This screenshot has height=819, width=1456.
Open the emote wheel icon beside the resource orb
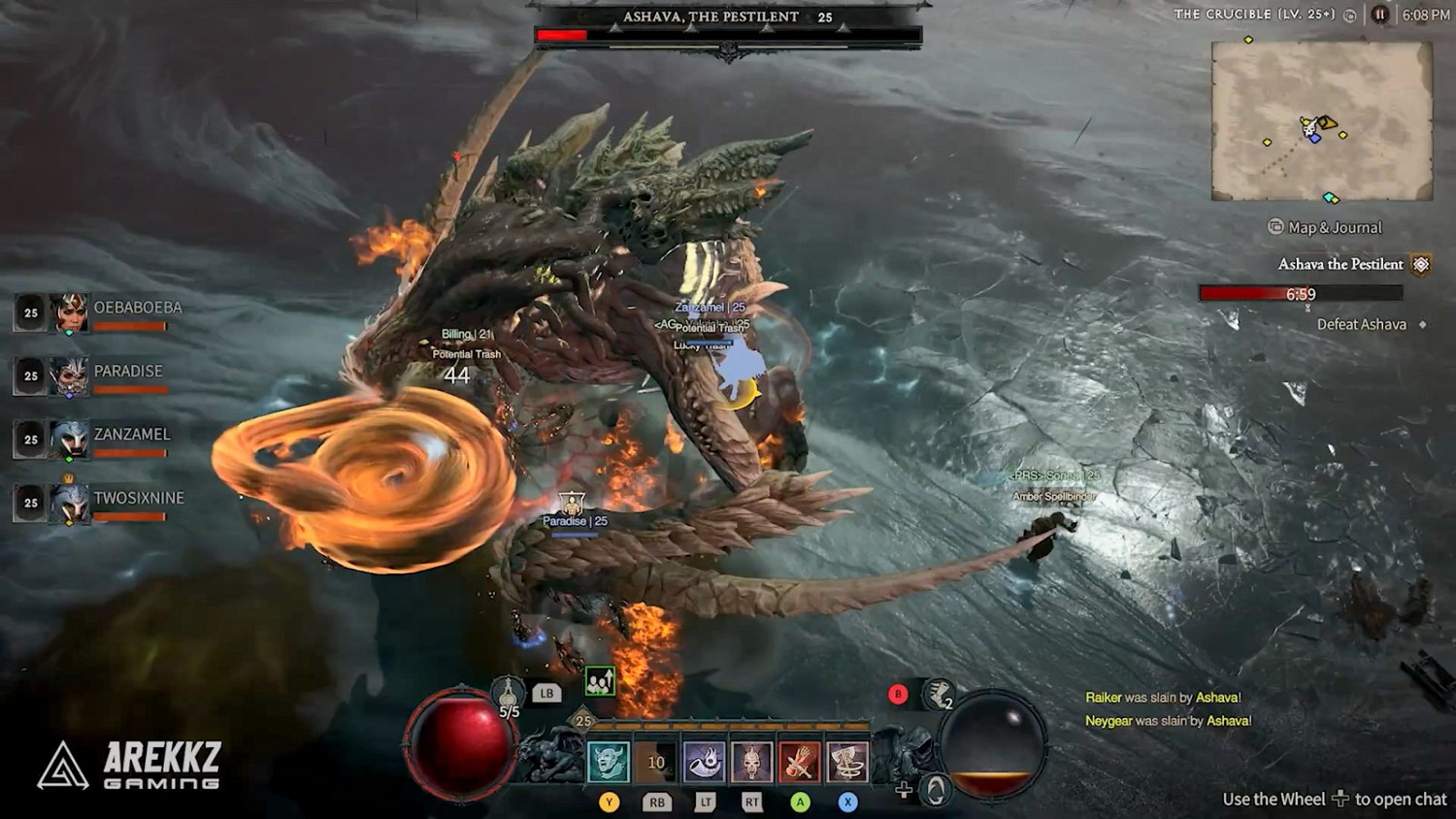click(x=934, y=791)
